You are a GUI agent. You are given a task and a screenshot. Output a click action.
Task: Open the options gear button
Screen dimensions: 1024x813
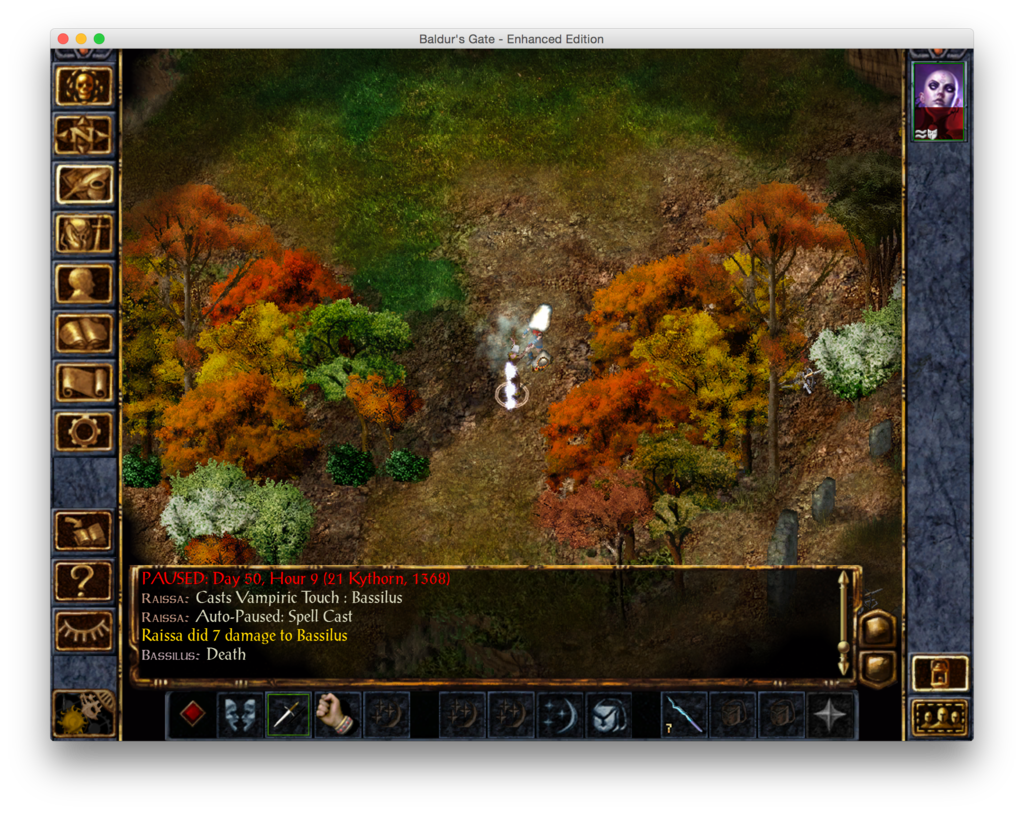84,431
